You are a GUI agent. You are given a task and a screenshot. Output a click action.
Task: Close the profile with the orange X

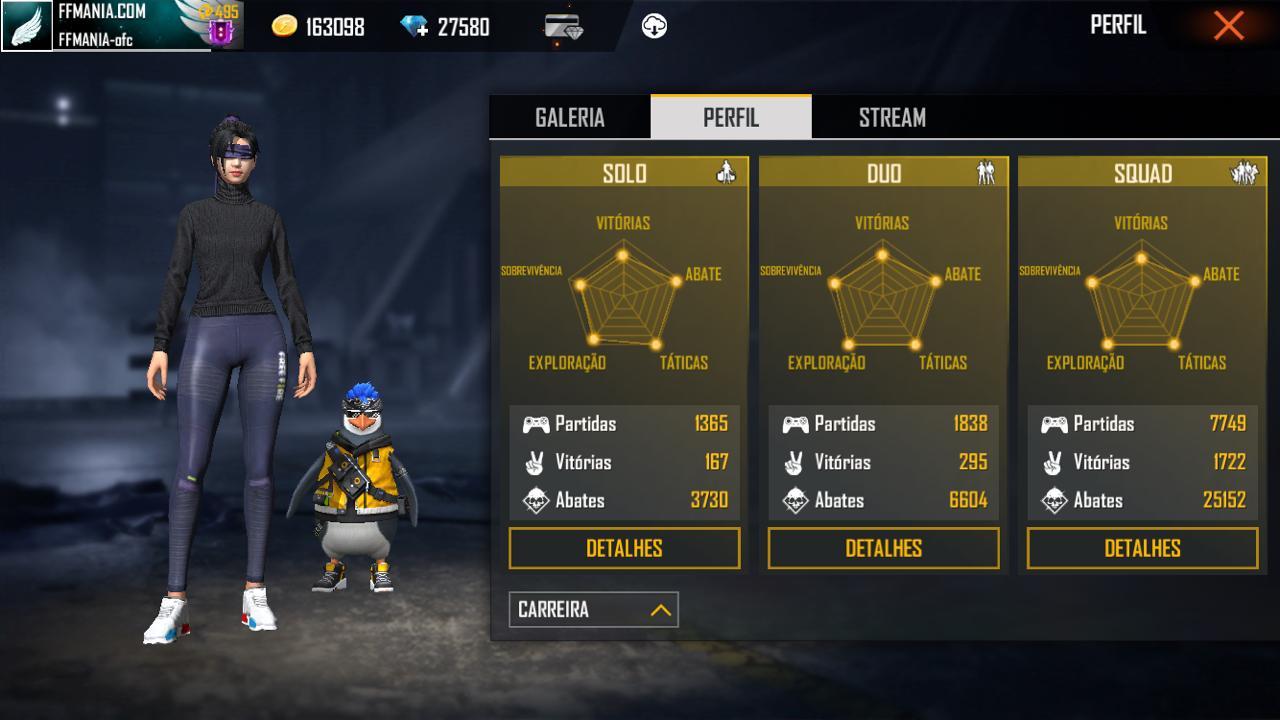click(1228, 26)
